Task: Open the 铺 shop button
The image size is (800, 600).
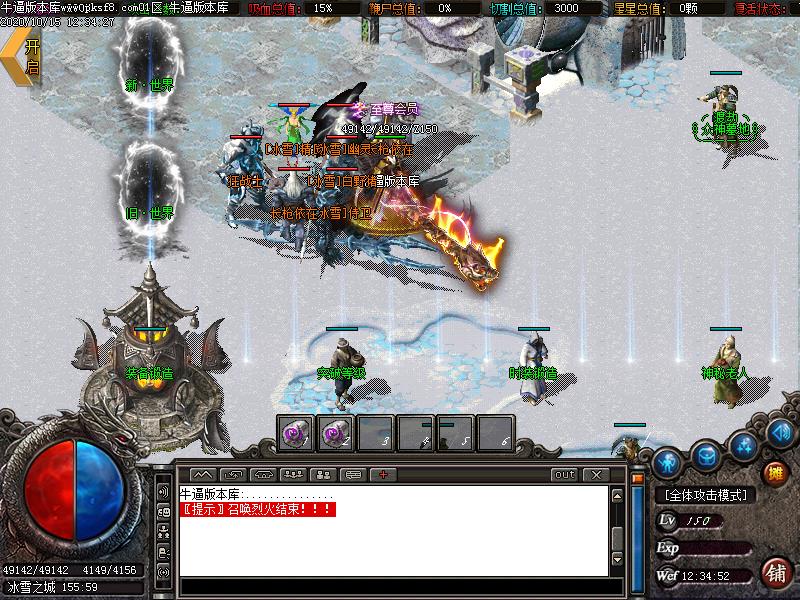Action: coord(773,573)
